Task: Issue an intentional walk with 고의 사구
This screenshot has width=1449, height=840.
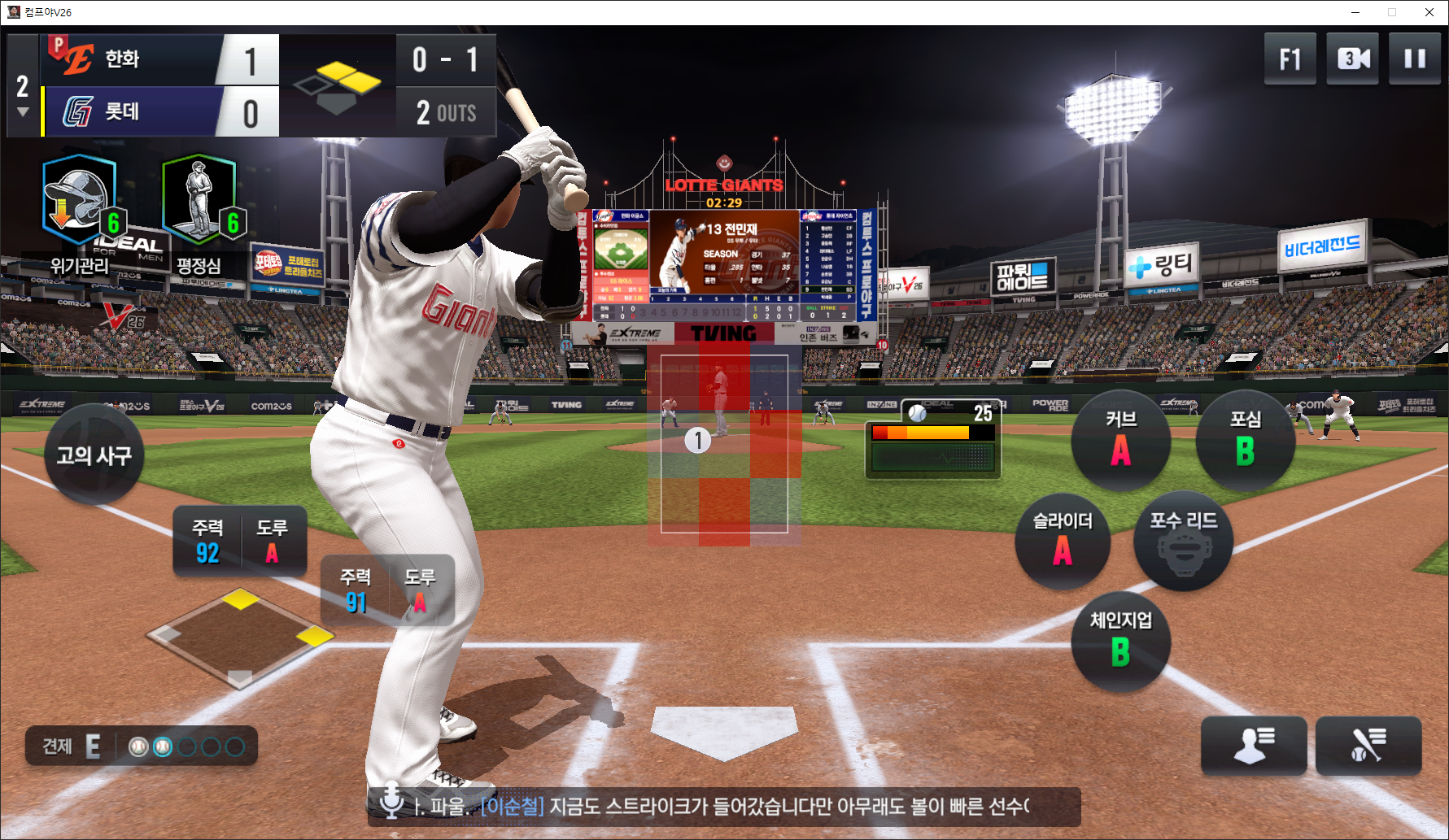Action: coord(94,455)
